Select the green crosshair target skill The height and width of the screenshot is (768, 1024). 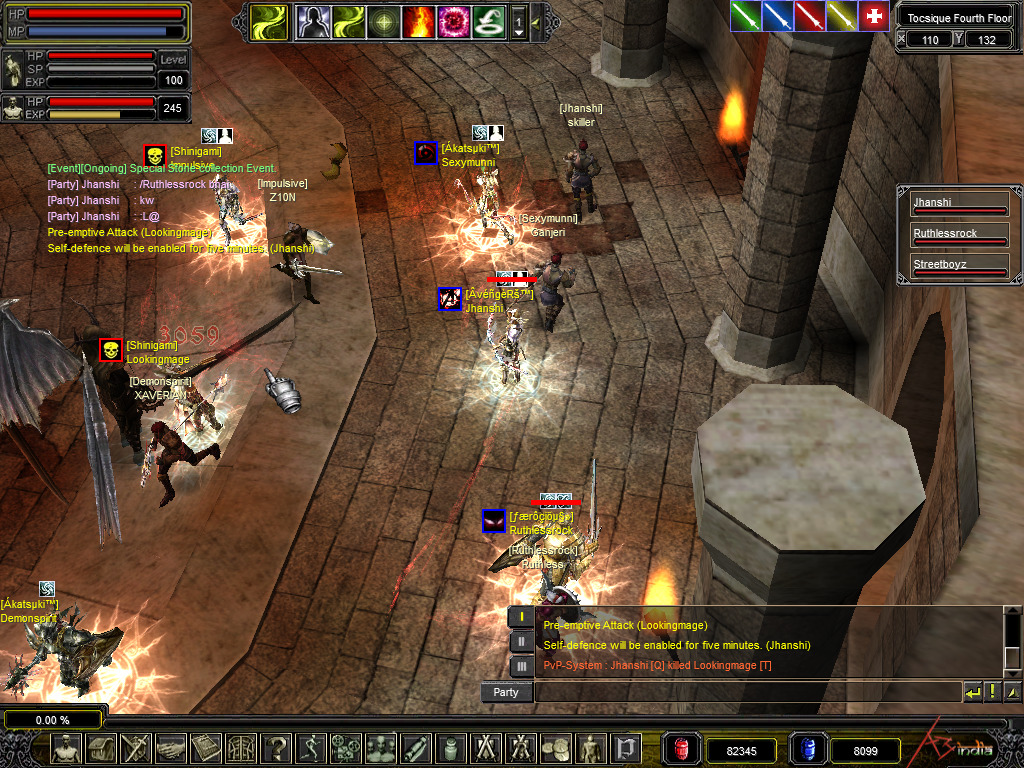384,22
